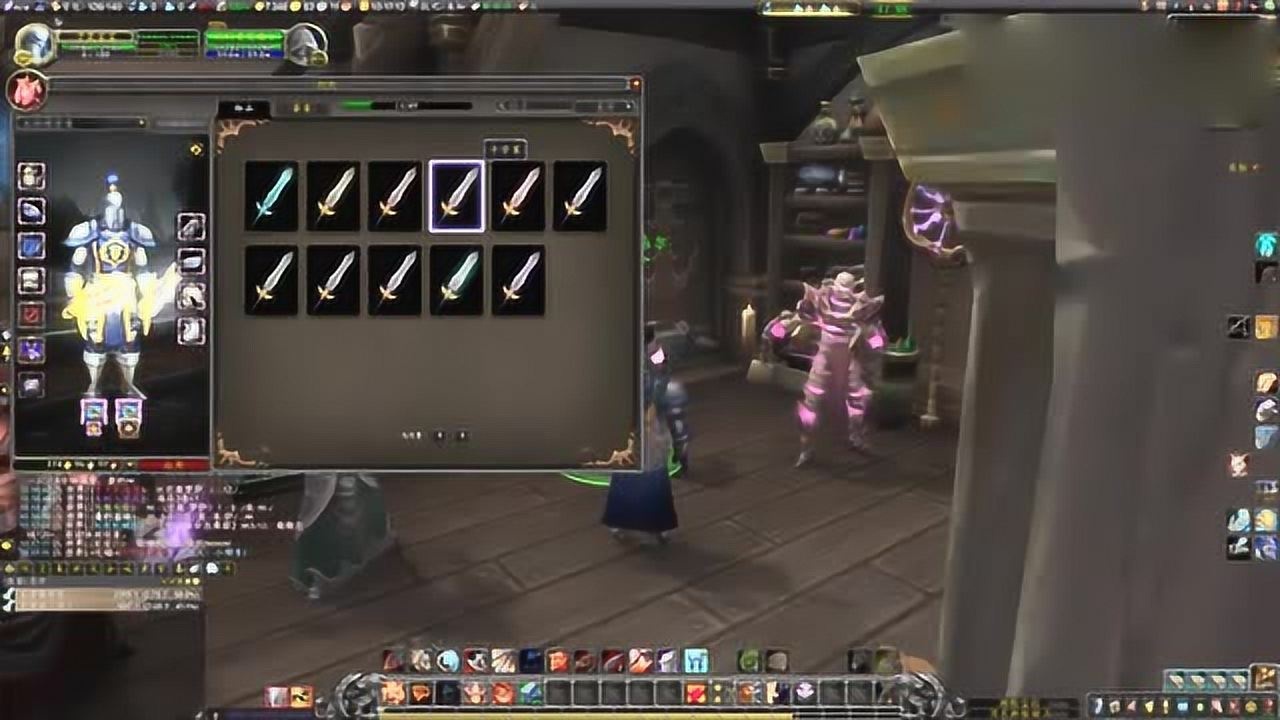
Task: Click the teal-glowing sword appearance top left
Action: click(272, 196)
